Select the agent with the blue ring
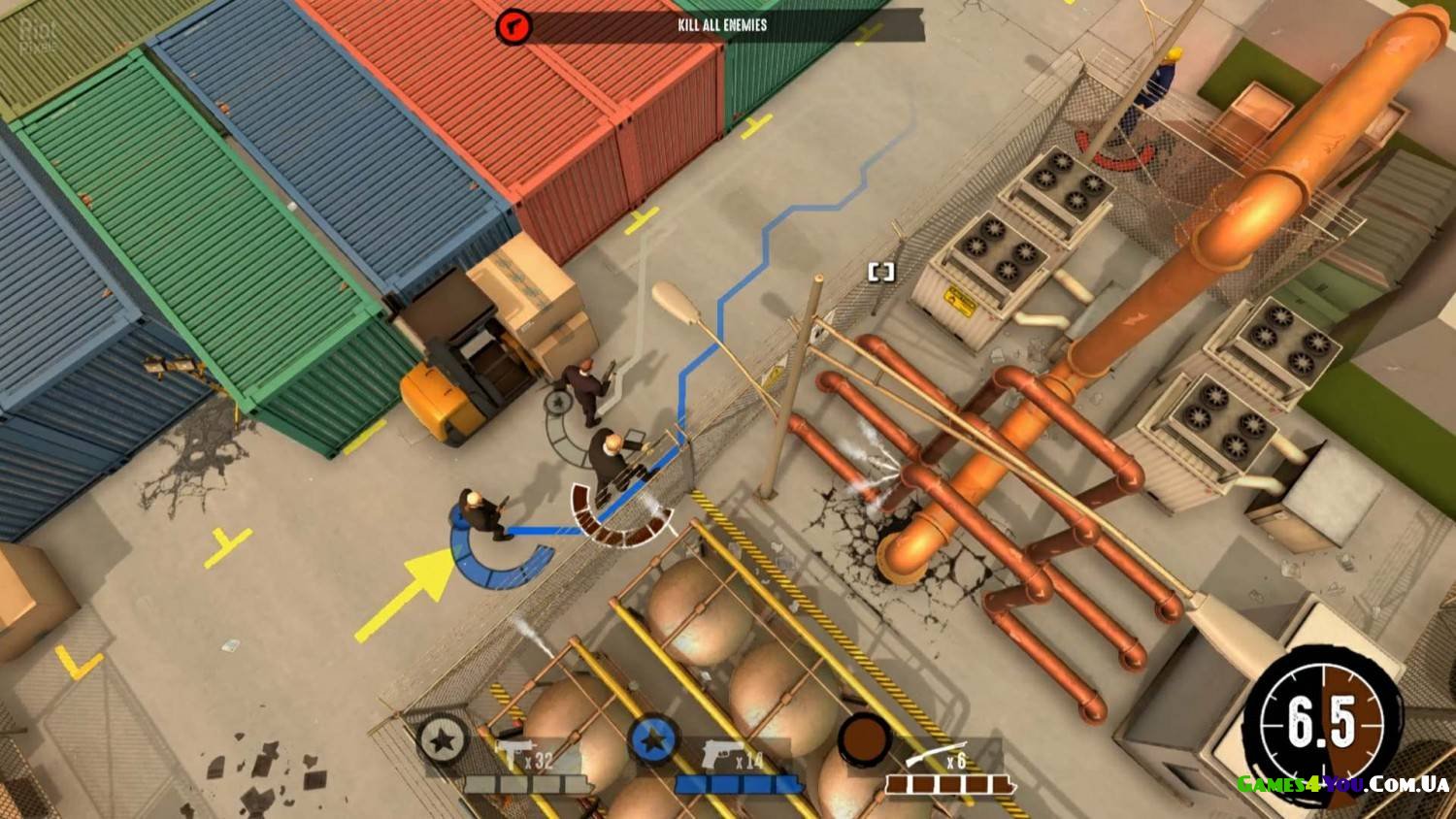This screenshot has height=819, width=1456. point(480,514)
